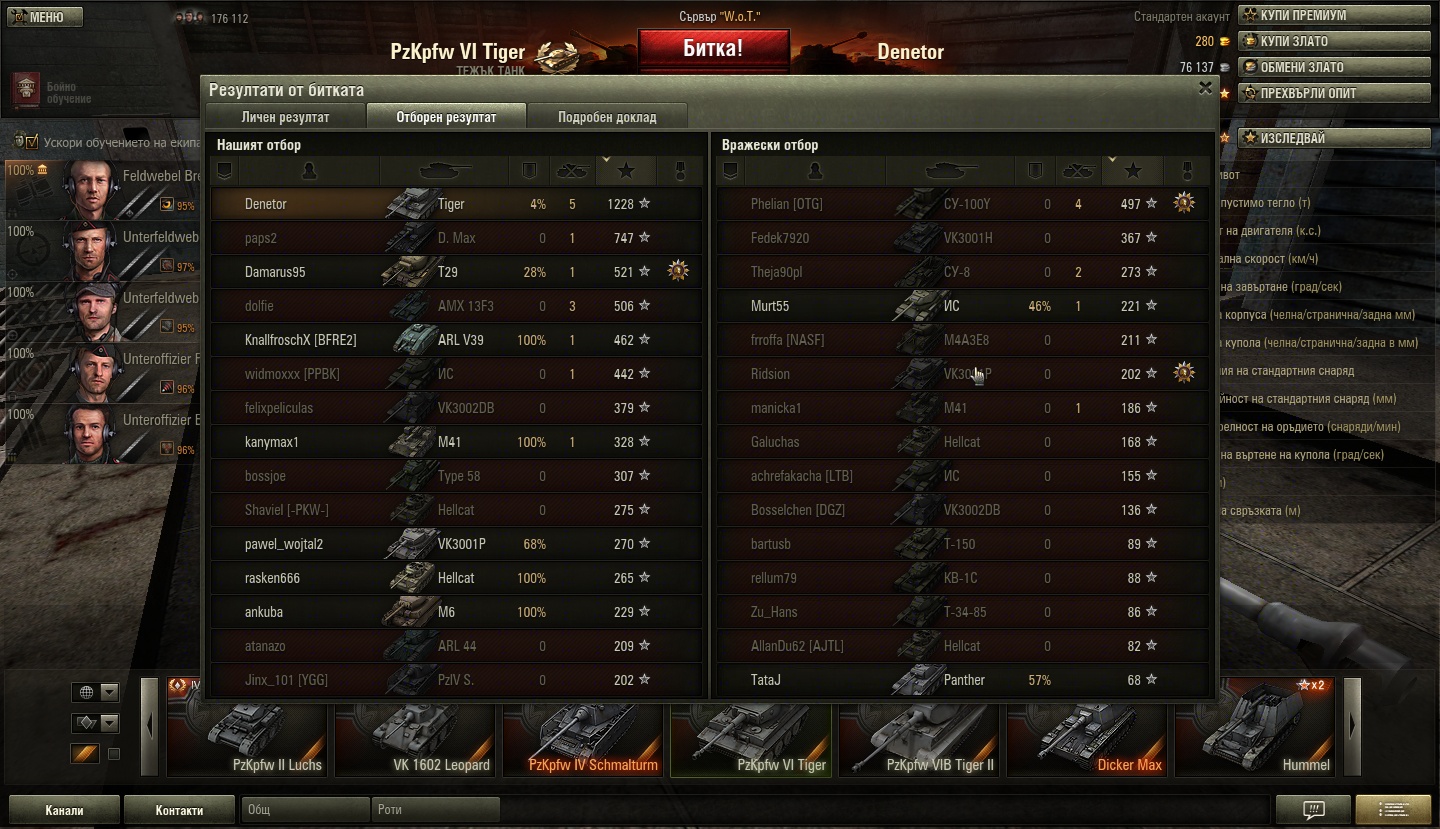Select Denetor's row in our team

[x=456, y=204]
